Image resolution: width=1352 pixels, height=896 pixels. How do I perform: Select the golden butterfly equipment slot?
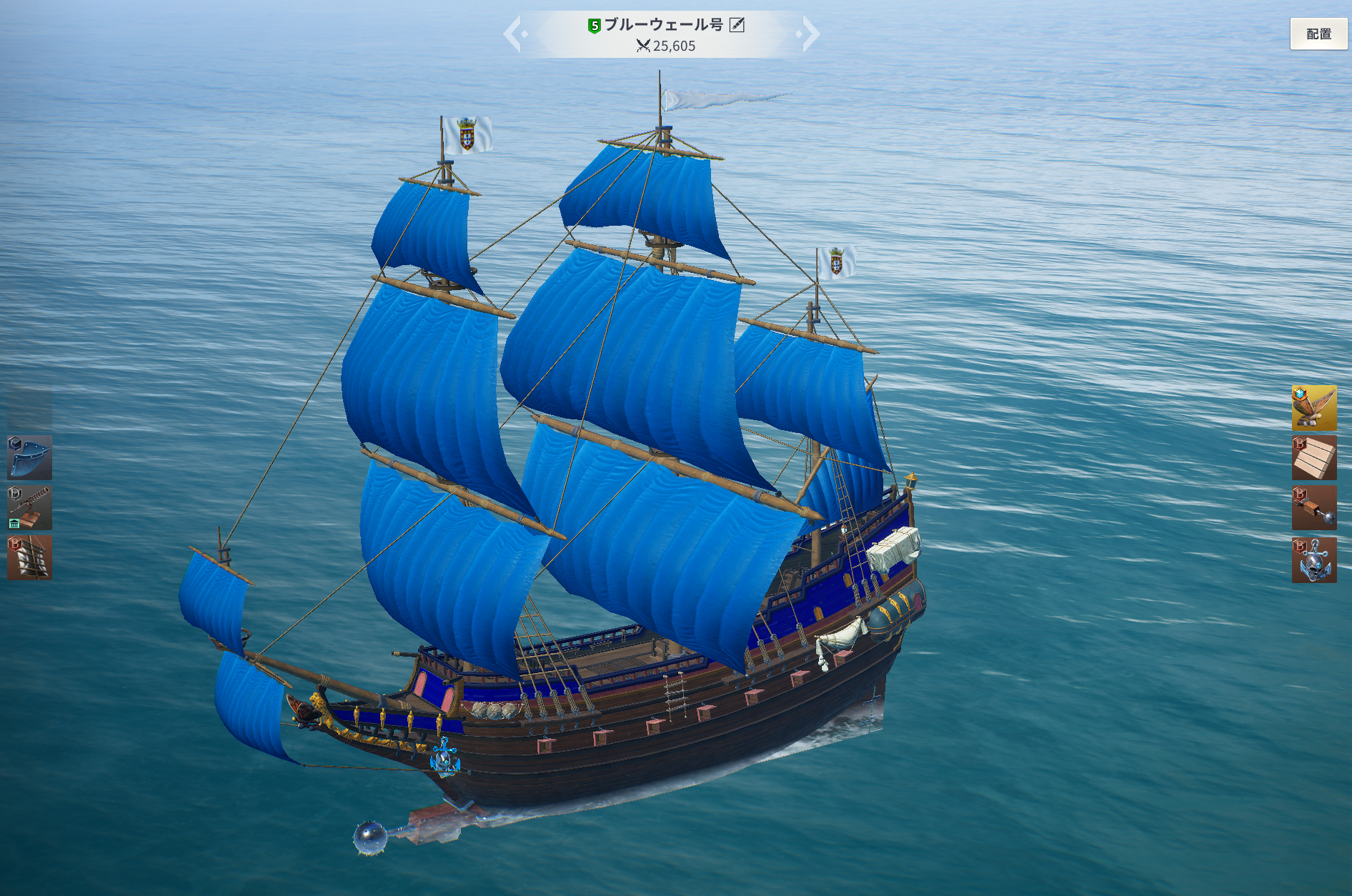click(1313, 408)
